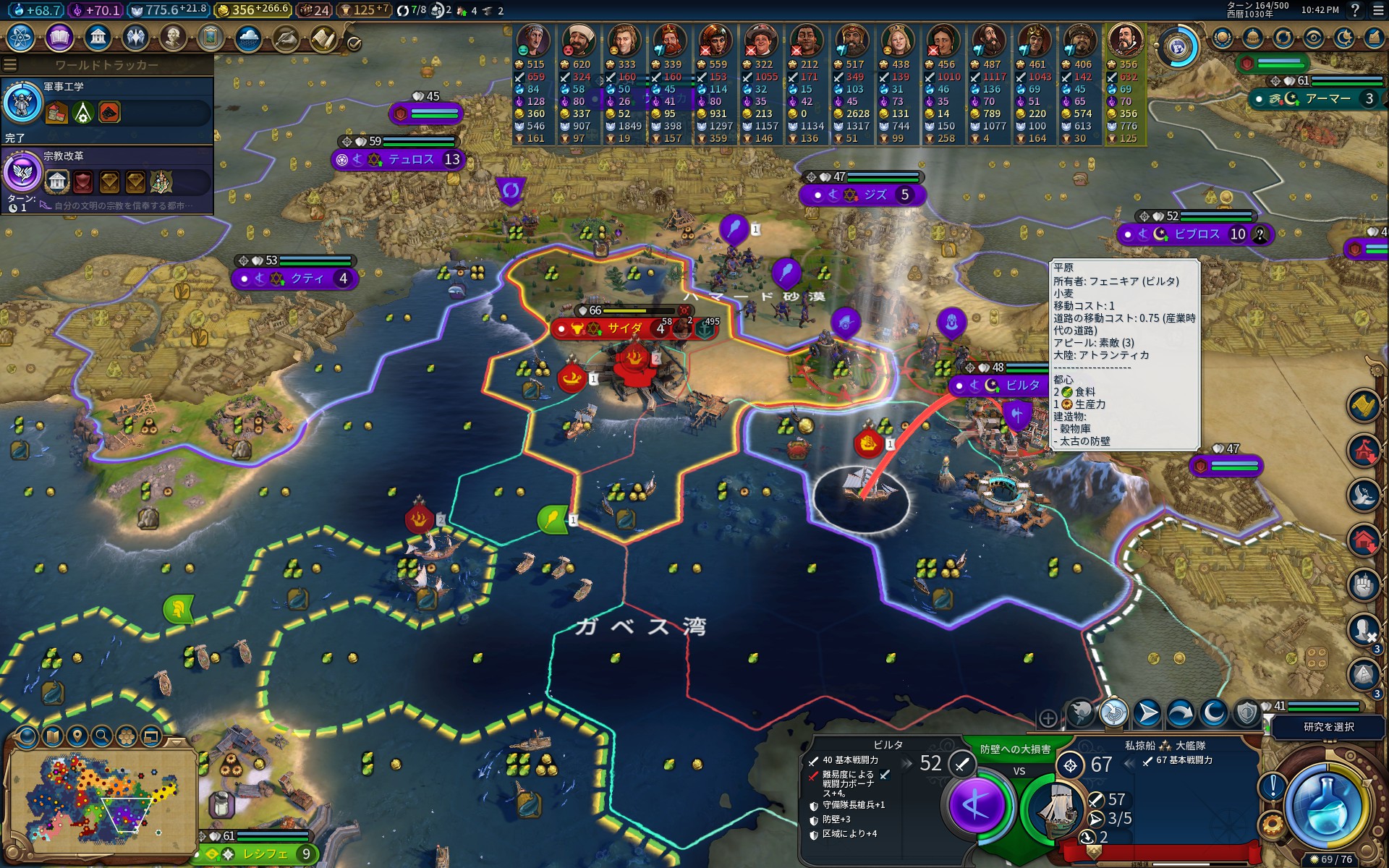Screen dimensions: 1389x868
Task: Open the civics tree book icon
Action: tap(59, 38)
